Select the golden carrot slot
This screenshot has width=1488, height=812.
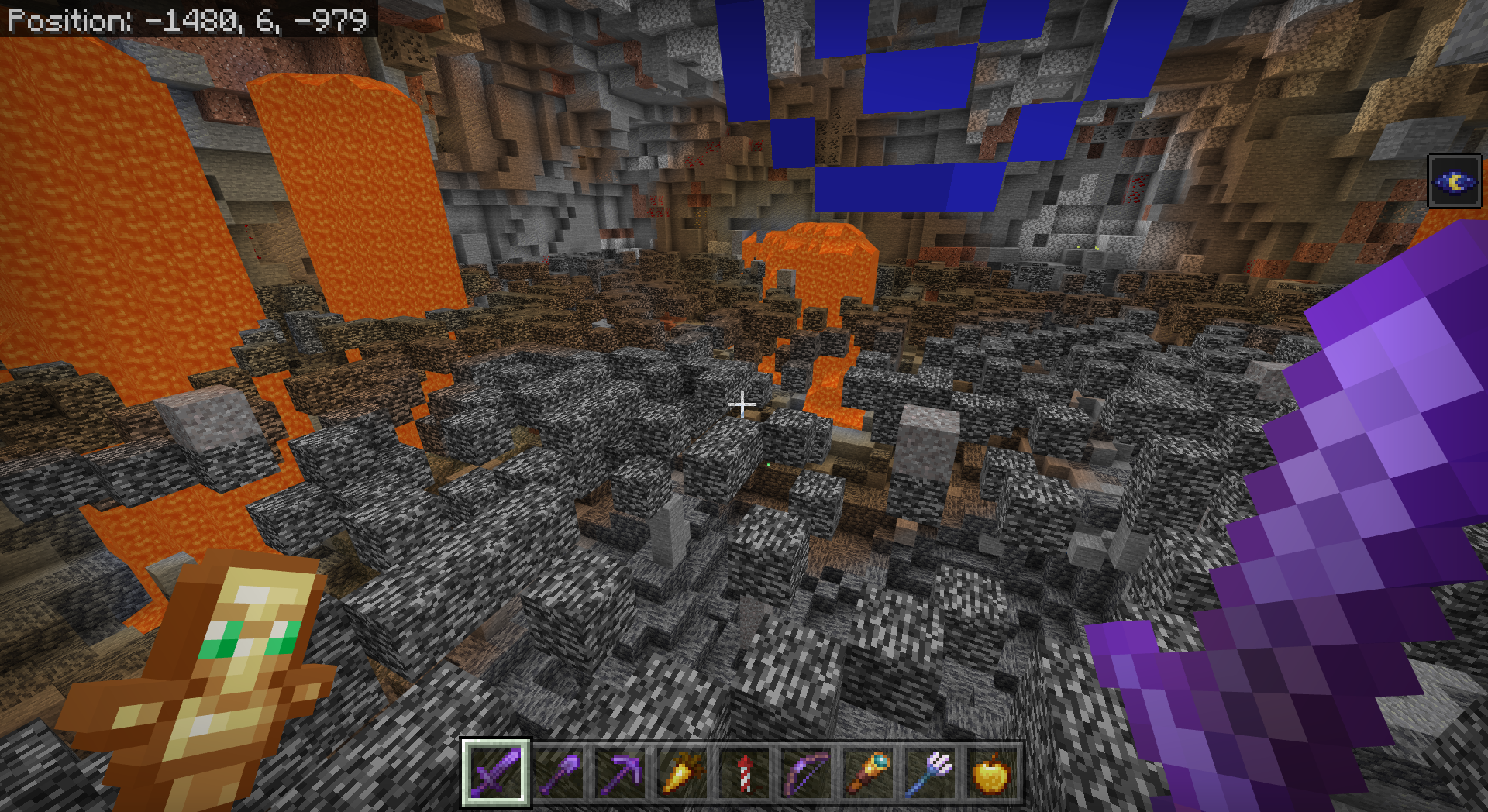click(682, 773)
